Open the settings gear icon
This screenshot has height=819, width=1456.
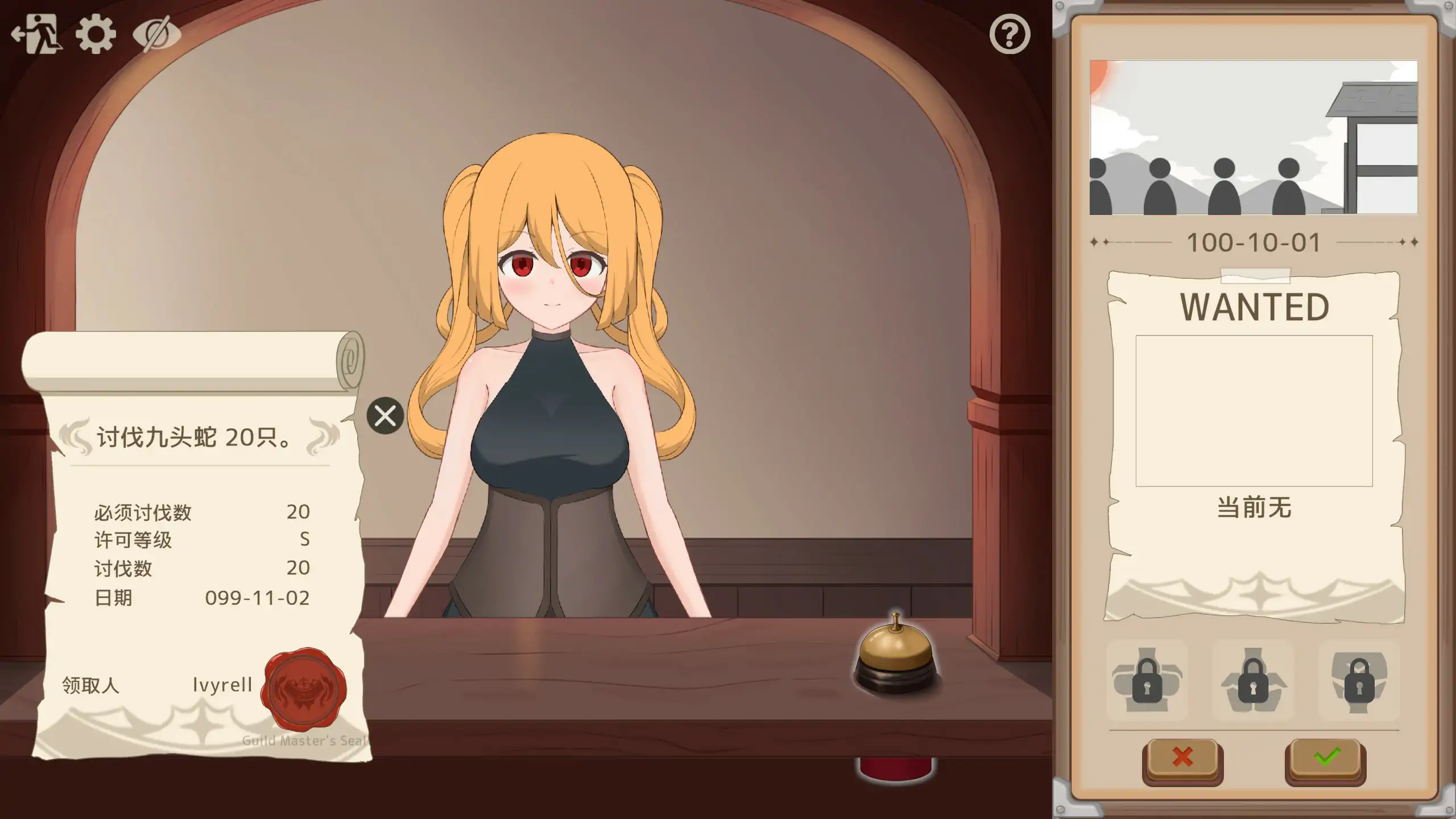[95, 34]
